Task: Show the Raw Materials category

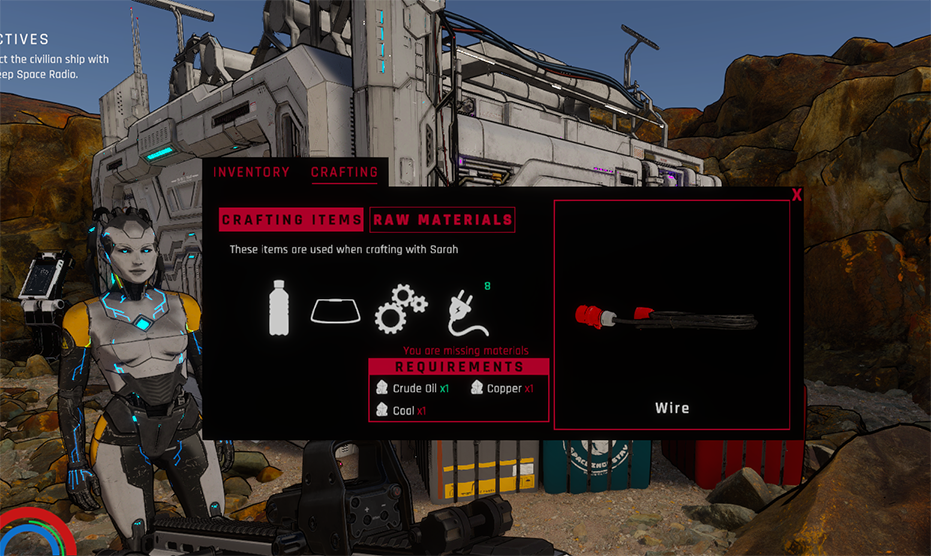Action: (x=442, y=220)
